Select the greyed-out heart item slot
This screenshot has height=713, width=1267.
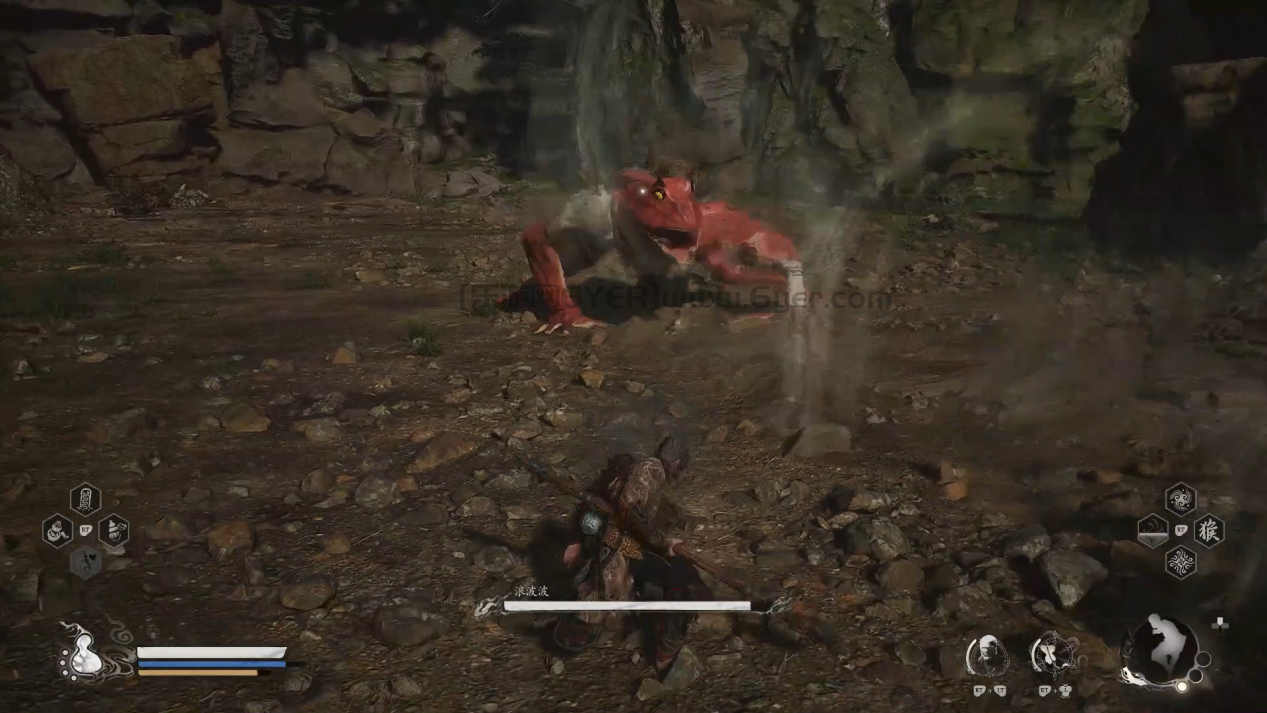[86, 562]
